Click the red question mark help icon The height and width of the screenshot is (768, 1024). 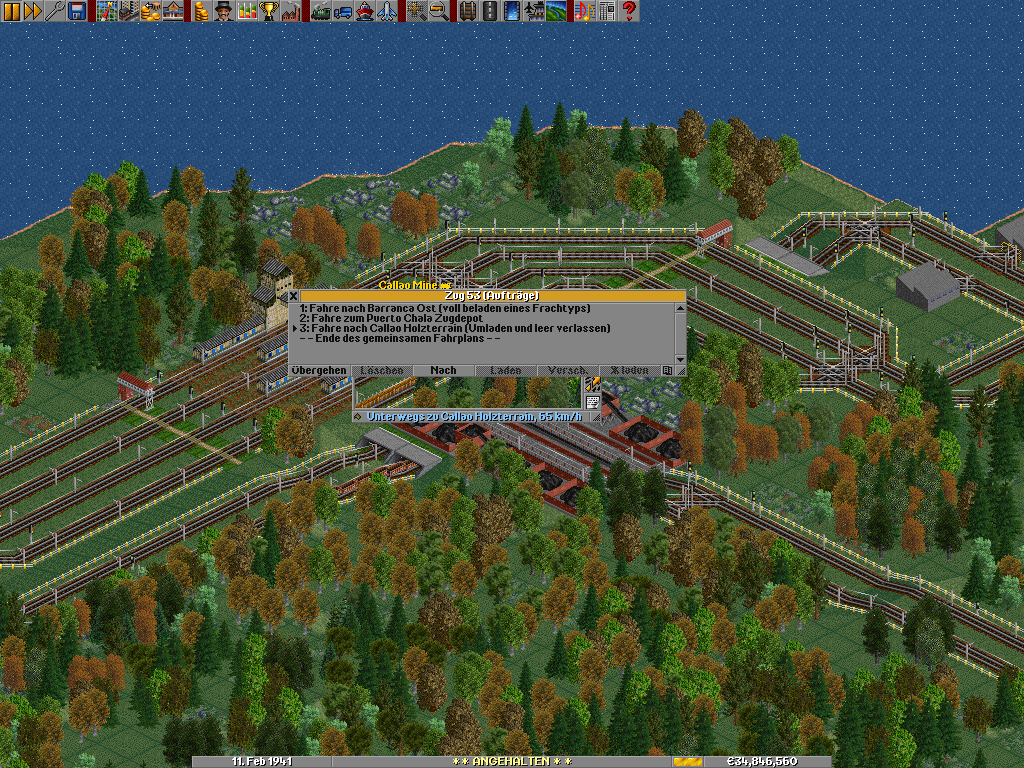click(629, 11)
